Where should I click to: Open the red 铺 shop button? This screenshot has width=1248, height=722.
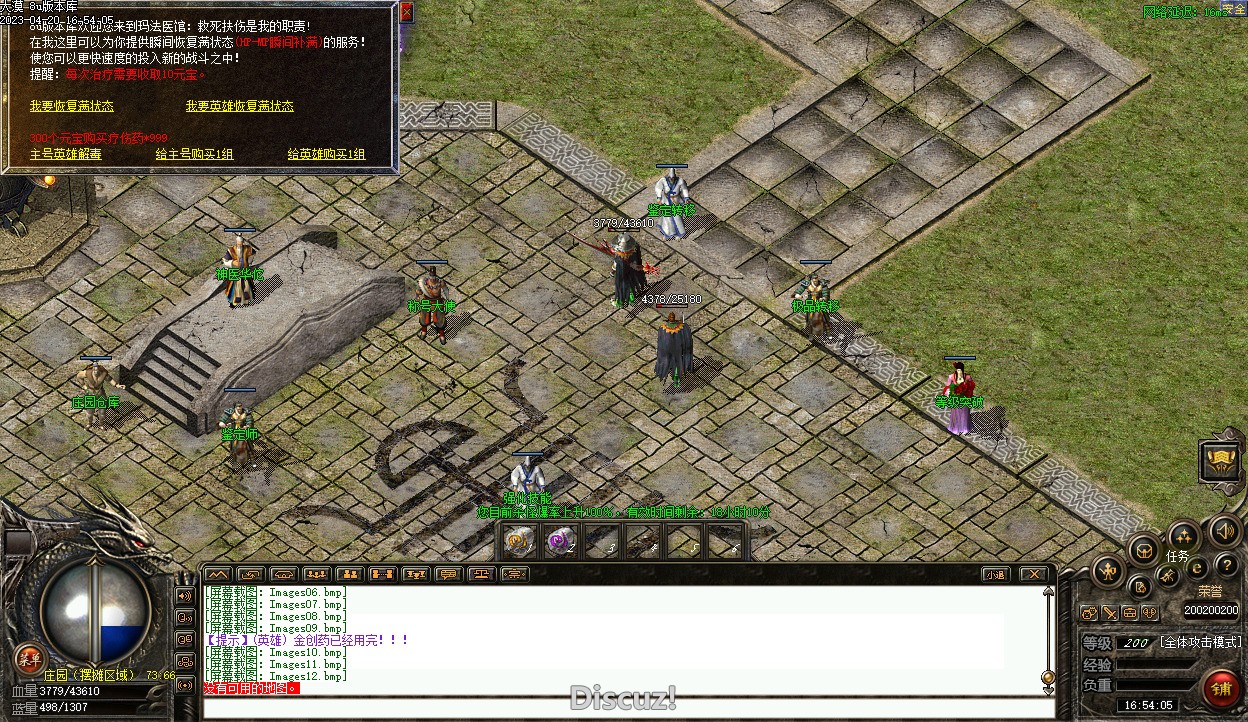point(1221,689)
